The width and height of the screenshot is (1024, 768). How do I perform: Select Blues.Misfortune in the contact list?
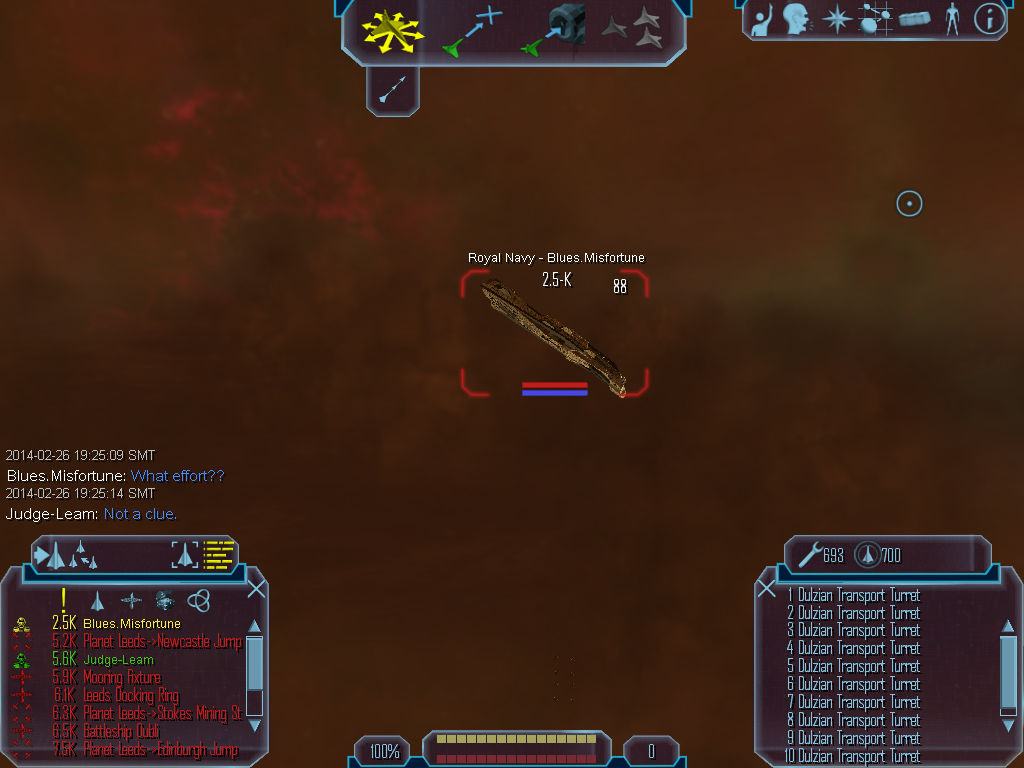(131, 624)
